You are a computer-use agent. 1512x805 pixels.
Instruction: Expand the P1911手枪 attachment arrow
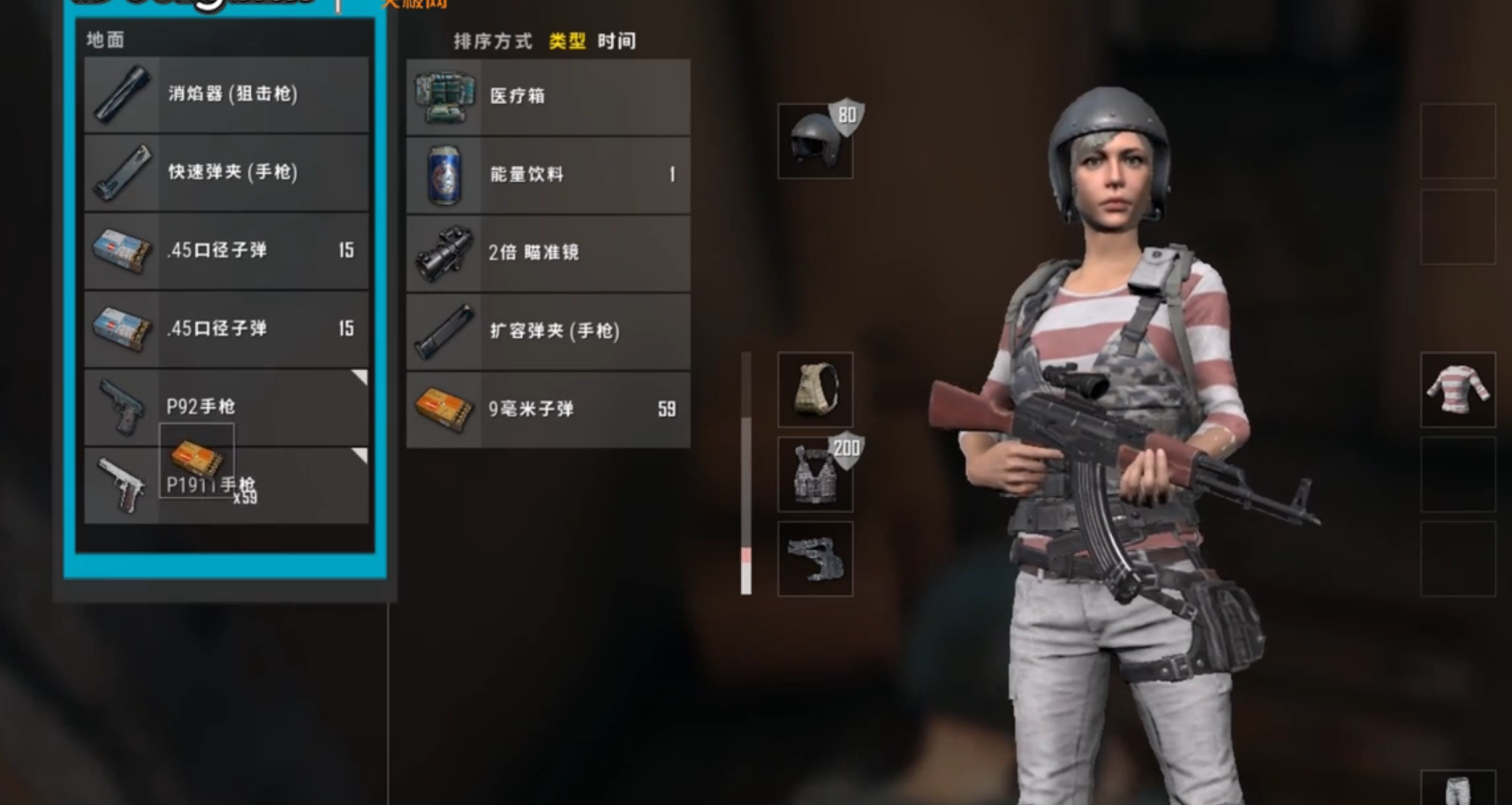(360, 454)
